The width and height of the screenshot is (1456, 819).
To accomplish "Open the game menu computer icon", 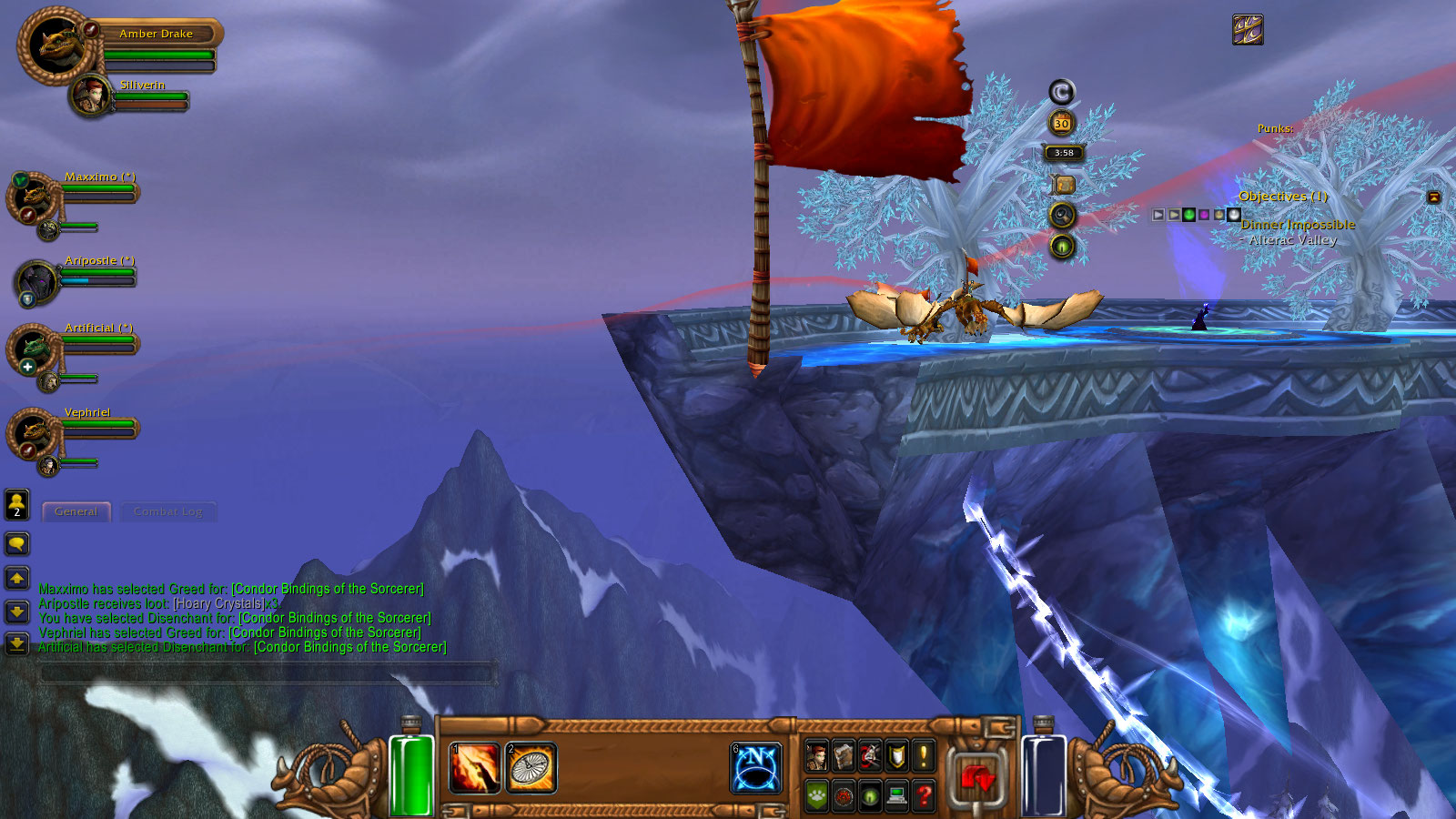I will coord(897,796).
